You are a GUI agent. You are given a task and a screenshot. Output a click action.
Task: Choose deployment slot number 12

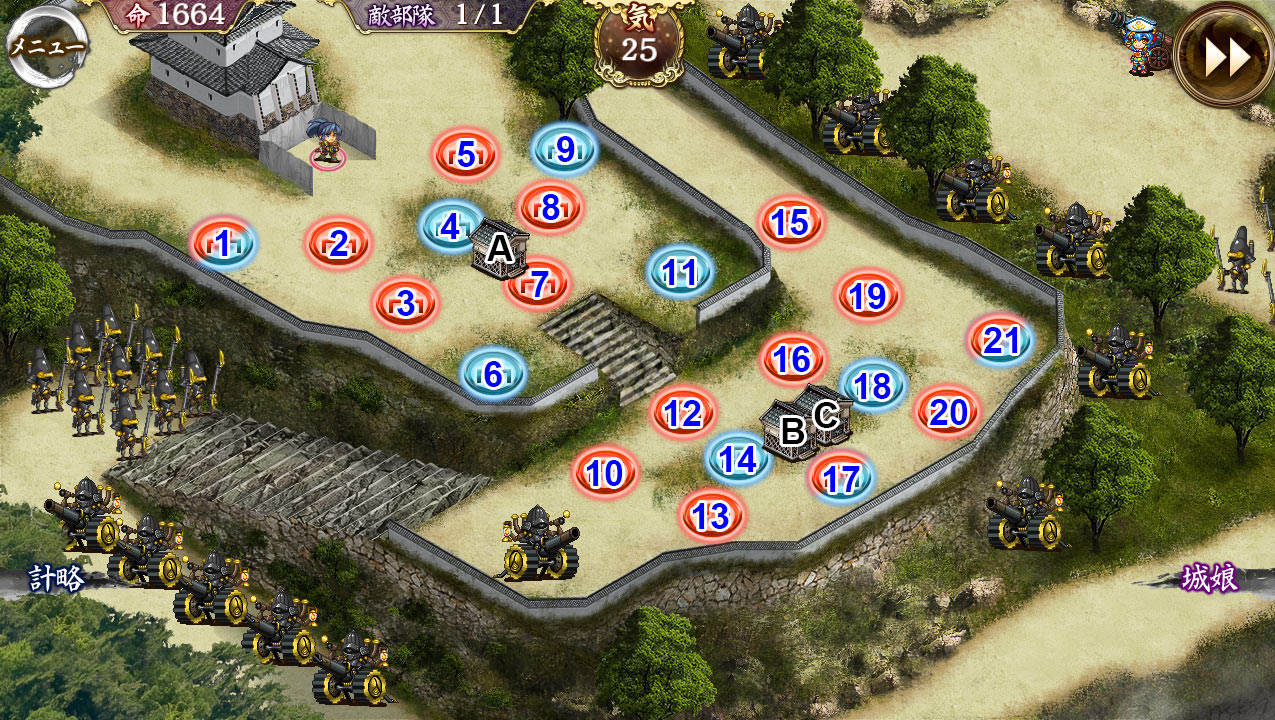pos(683,412)
